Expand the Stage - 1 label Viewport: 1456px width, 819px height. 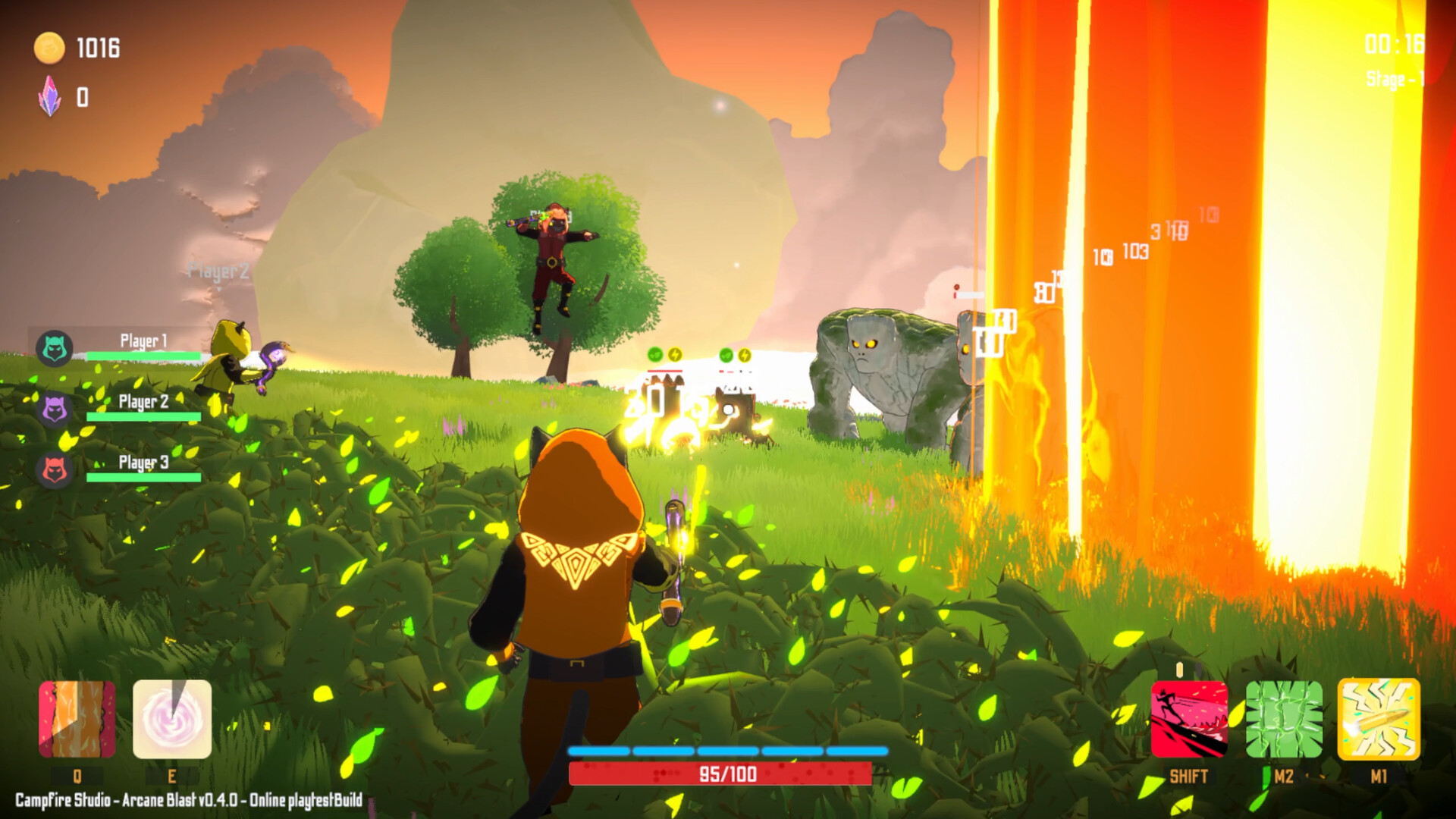1395,76
